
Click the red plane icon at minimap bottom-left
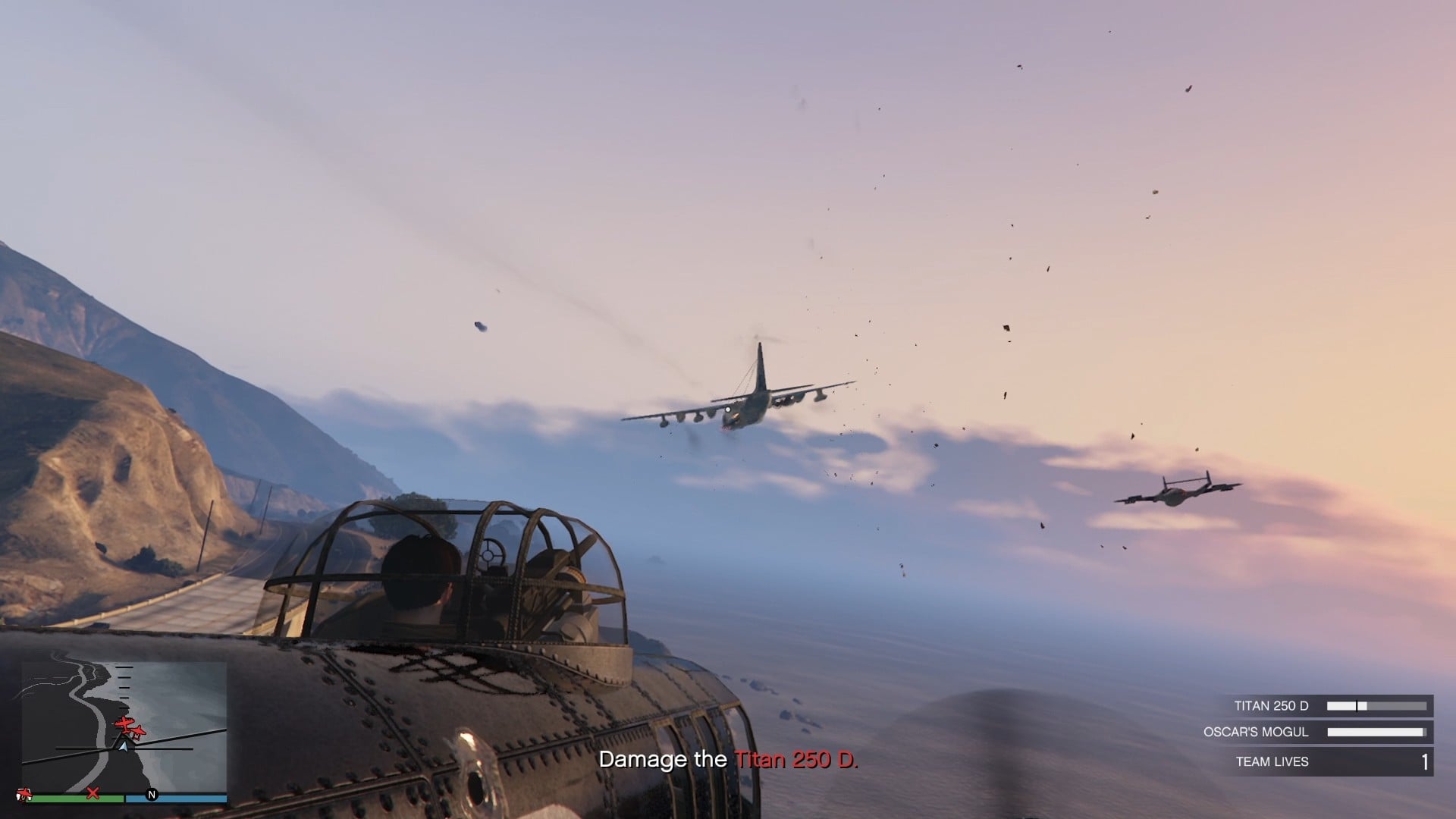pyautogui.click(x=26, y=794)
